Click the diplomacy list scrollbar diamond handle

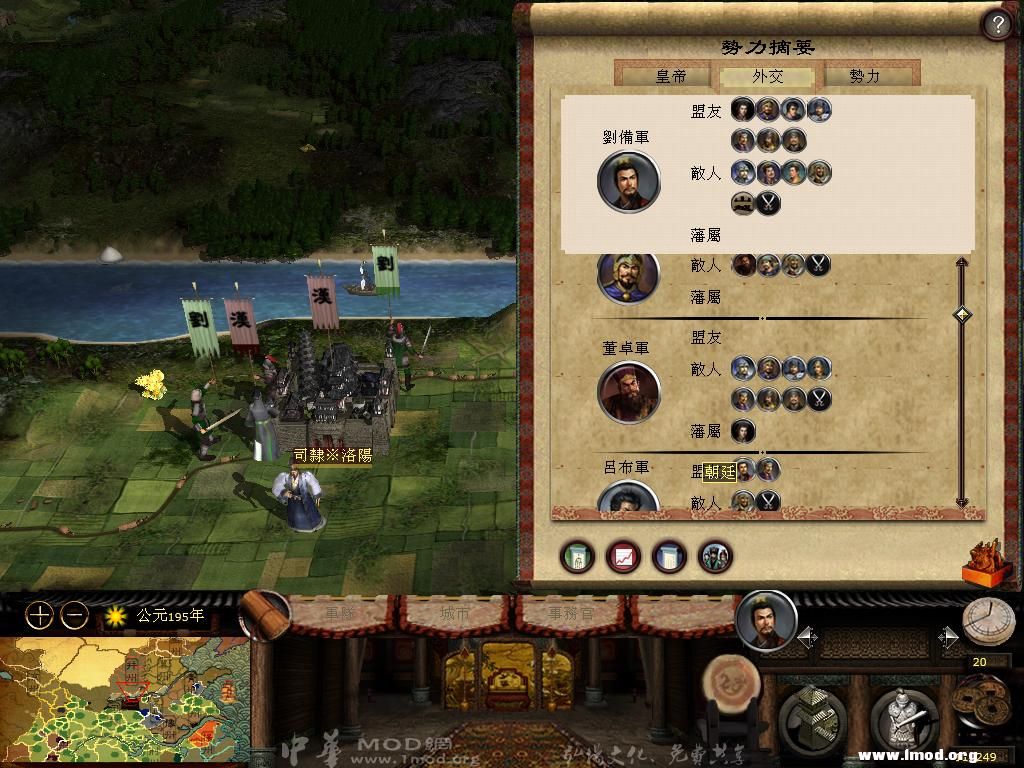[x=962, y=315]
